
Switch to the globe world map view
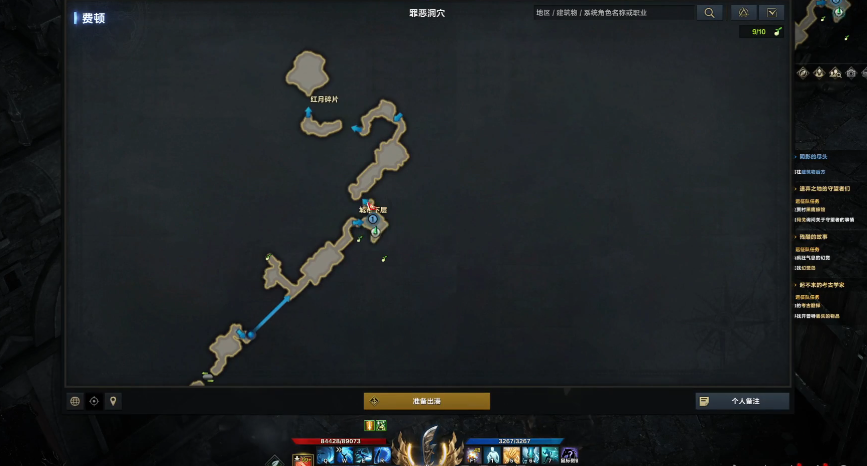[75, 401]
